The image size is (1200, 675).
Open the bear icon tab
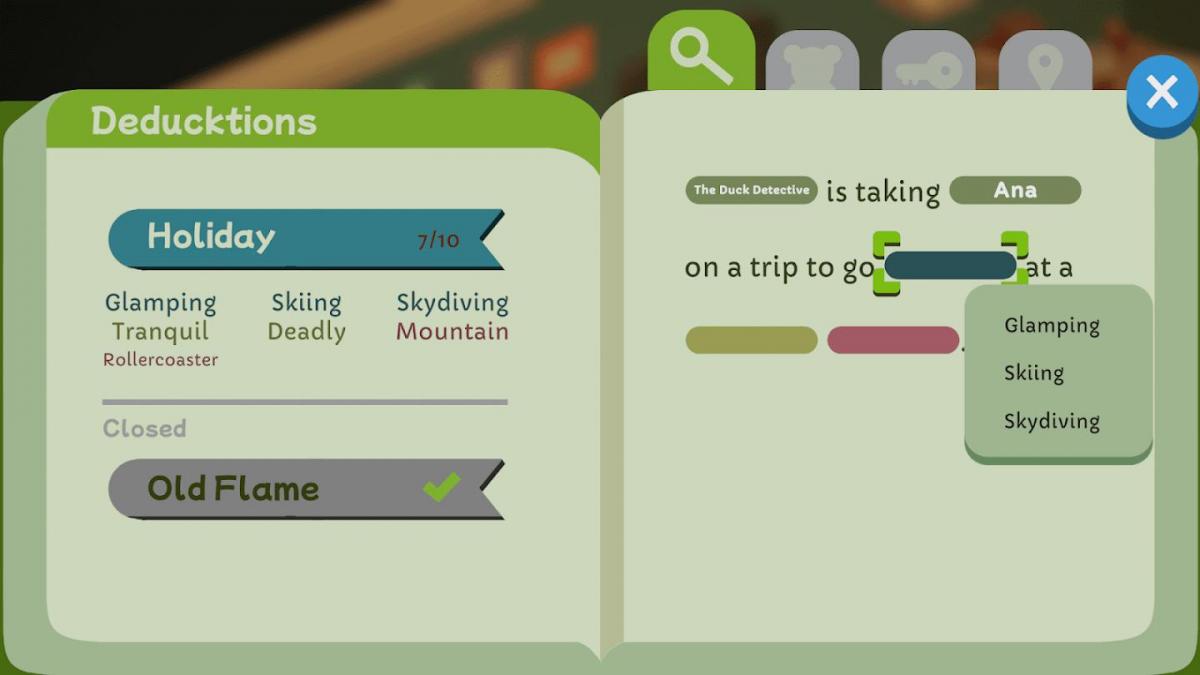tap(811, 65)
